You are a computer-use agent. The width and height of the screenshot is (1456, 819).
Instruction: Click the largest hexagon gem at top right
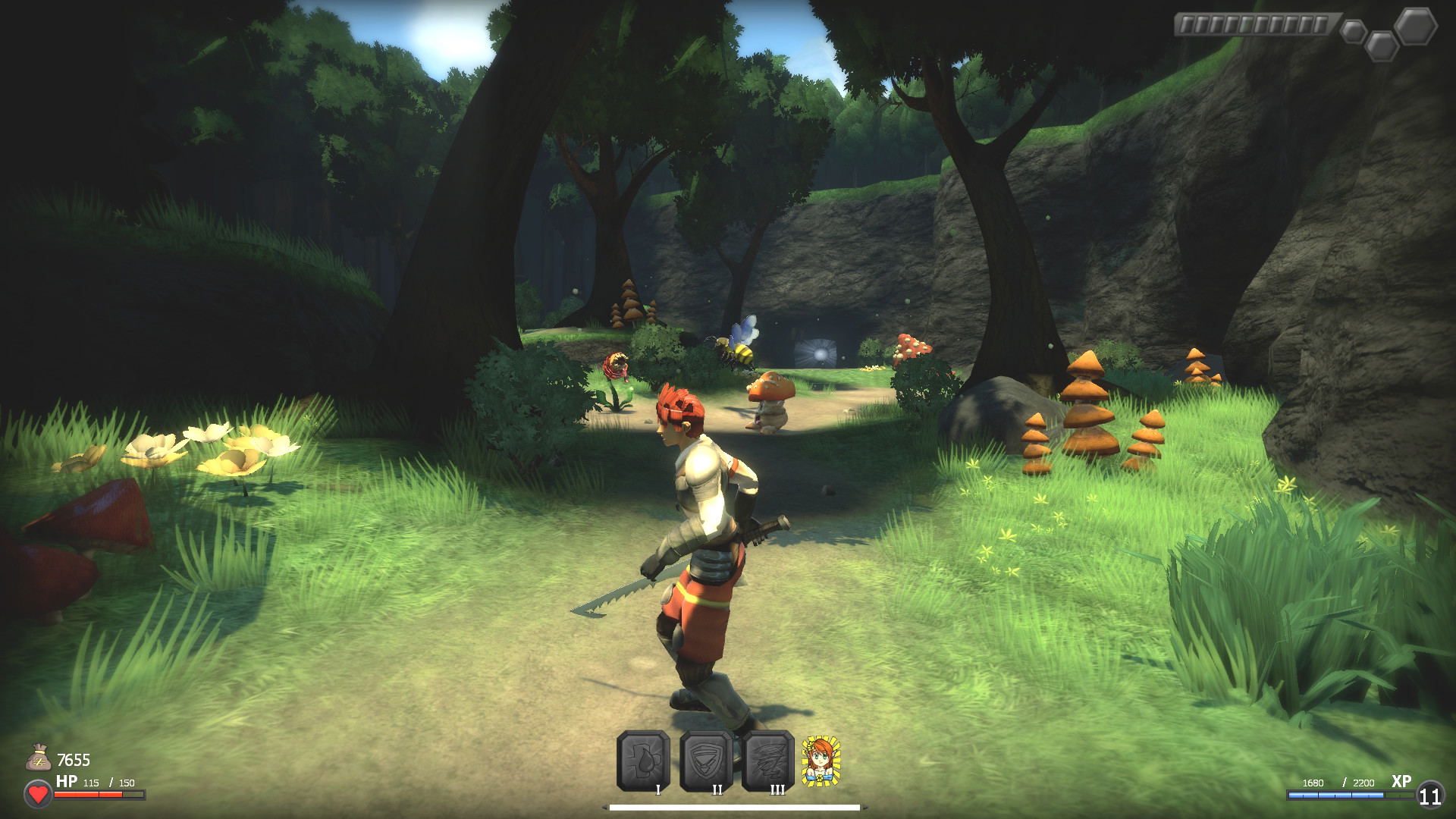[1415, 26]
